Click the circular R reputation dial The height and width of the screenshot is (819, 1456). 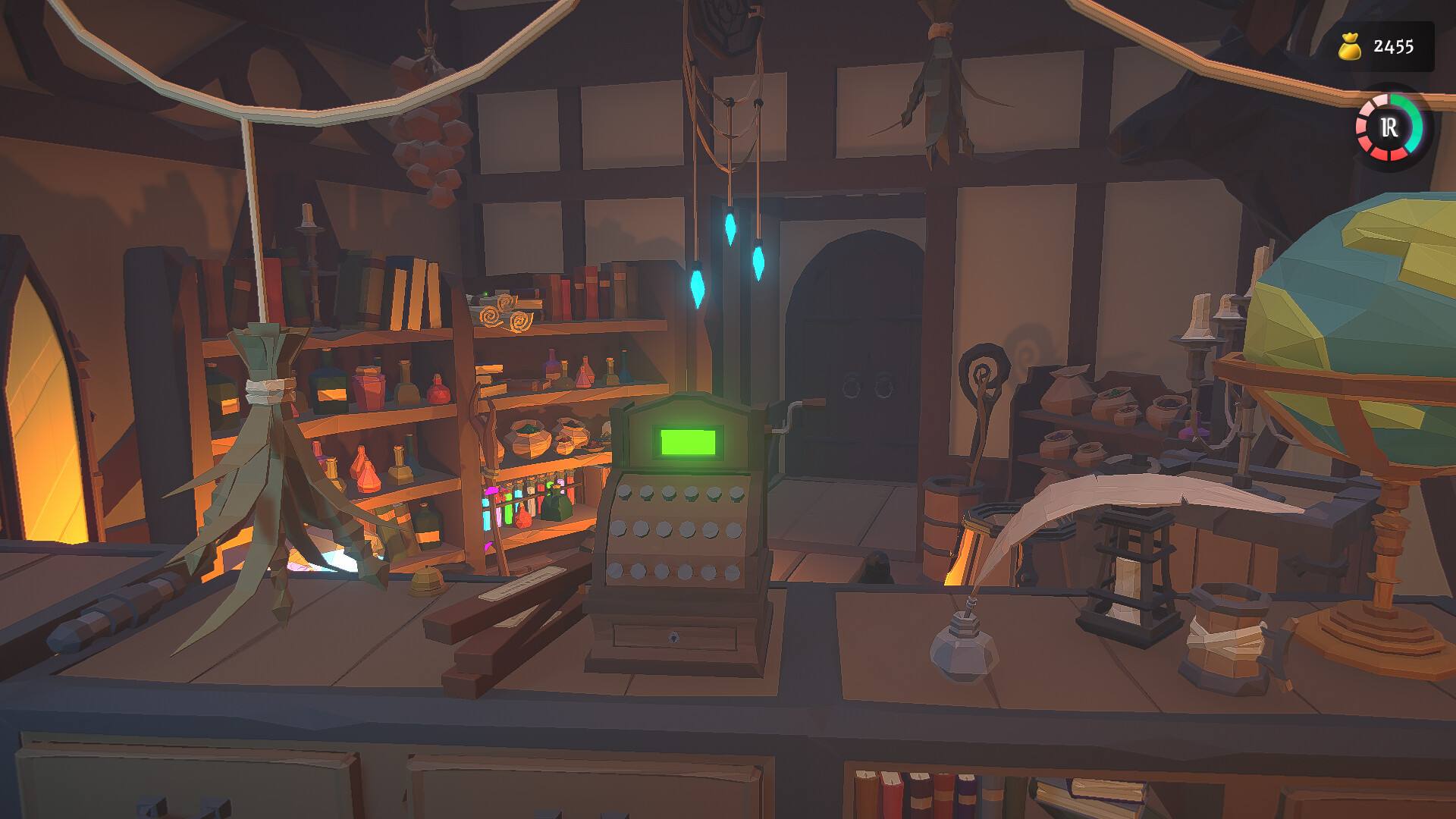coord(1389,128)
